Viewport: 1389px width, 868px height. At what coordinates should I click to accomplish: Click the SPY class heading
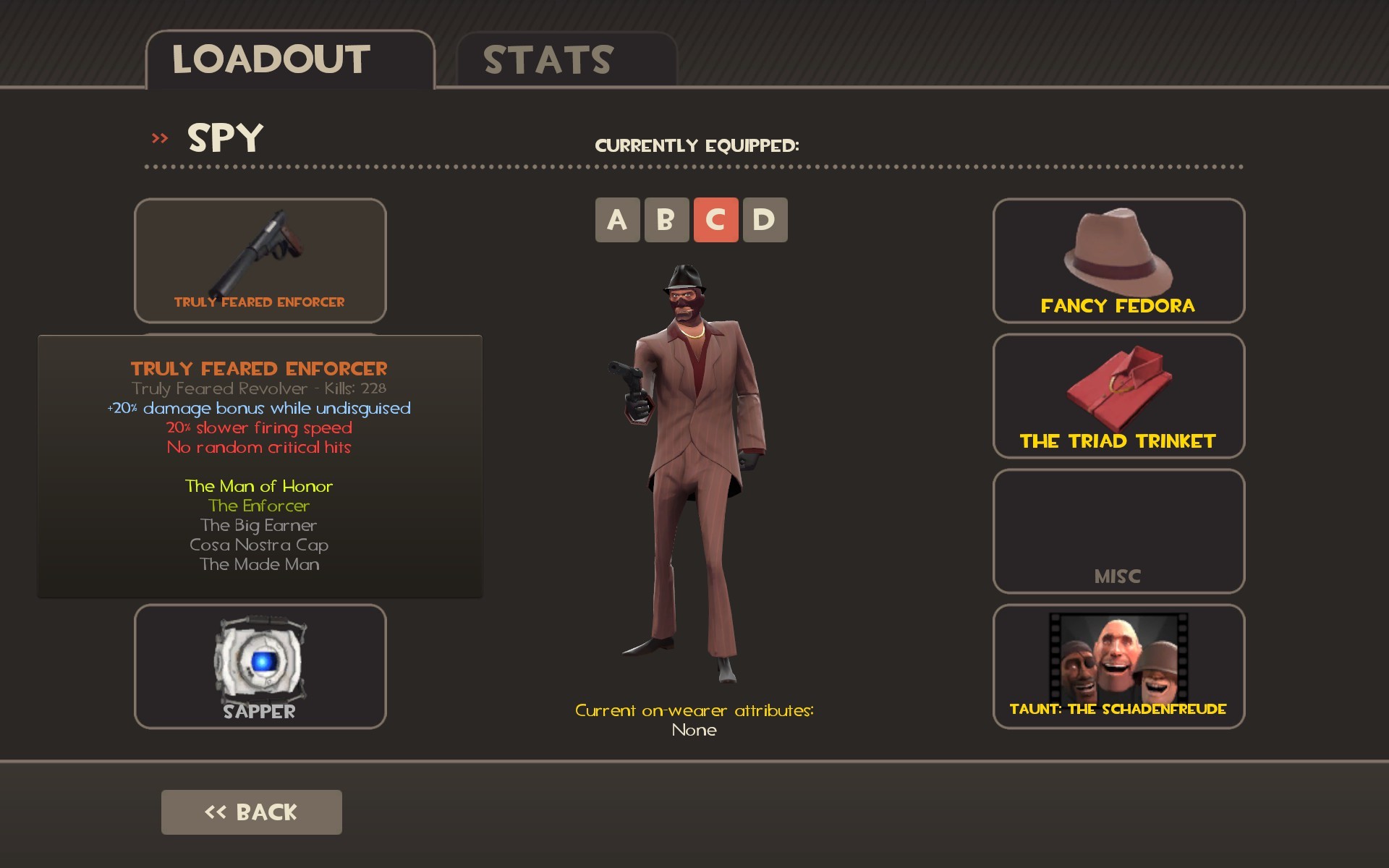[x=224, y=139]
